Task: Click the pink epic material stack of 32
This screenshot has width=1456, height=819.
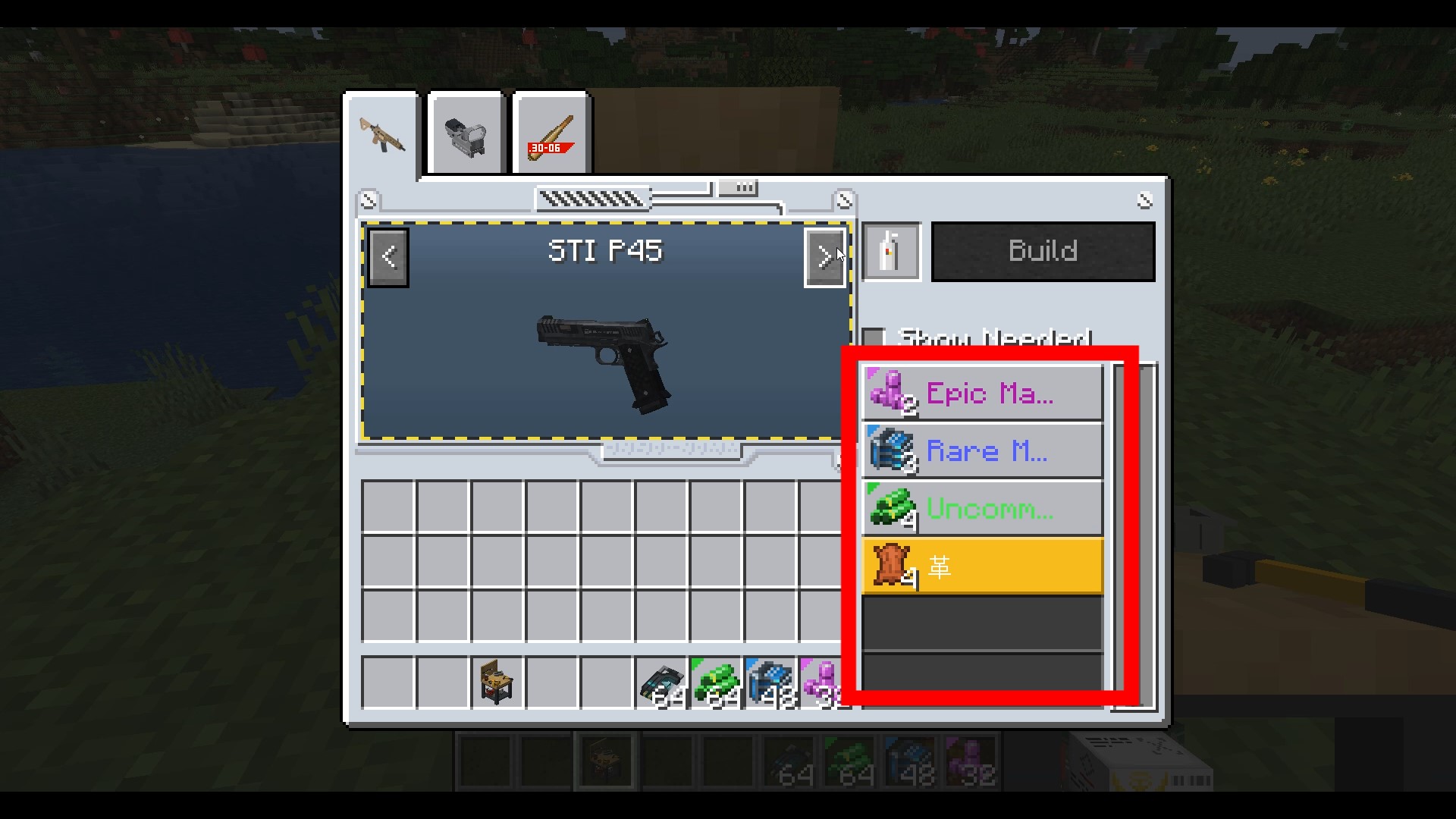Action: [x=824, y=681]
